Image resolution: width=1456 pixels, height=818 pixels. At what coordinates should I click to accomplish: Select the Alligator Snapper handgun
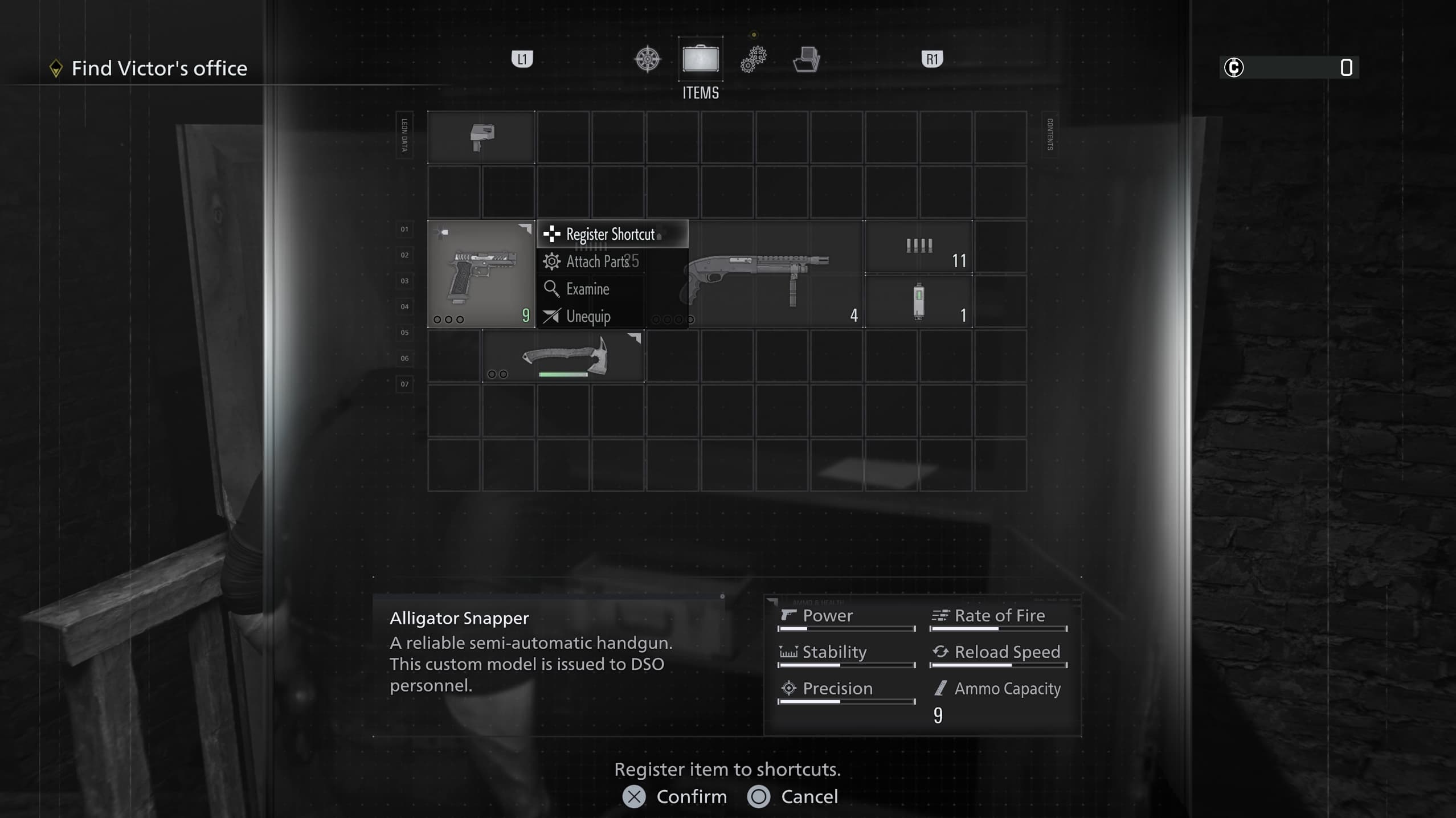tap(481, 273)
